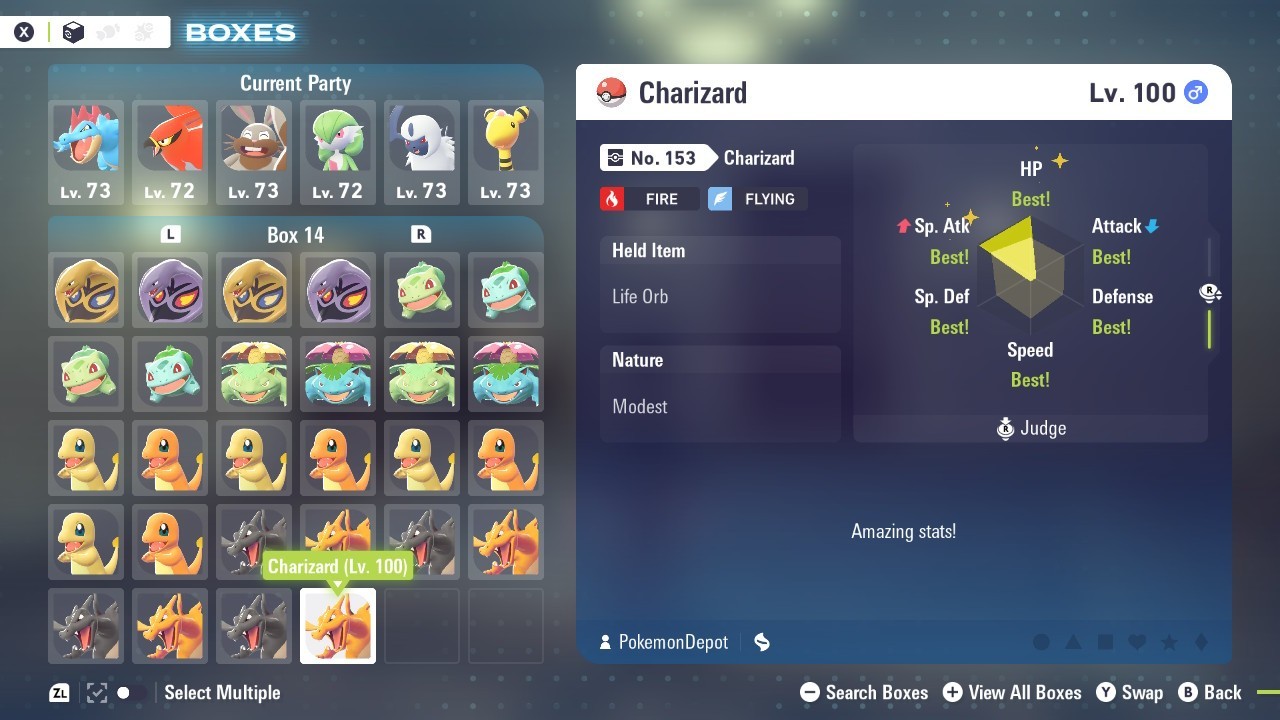Pick the Diggersby party member
The image size is (1280, 720).
(254, 152)
